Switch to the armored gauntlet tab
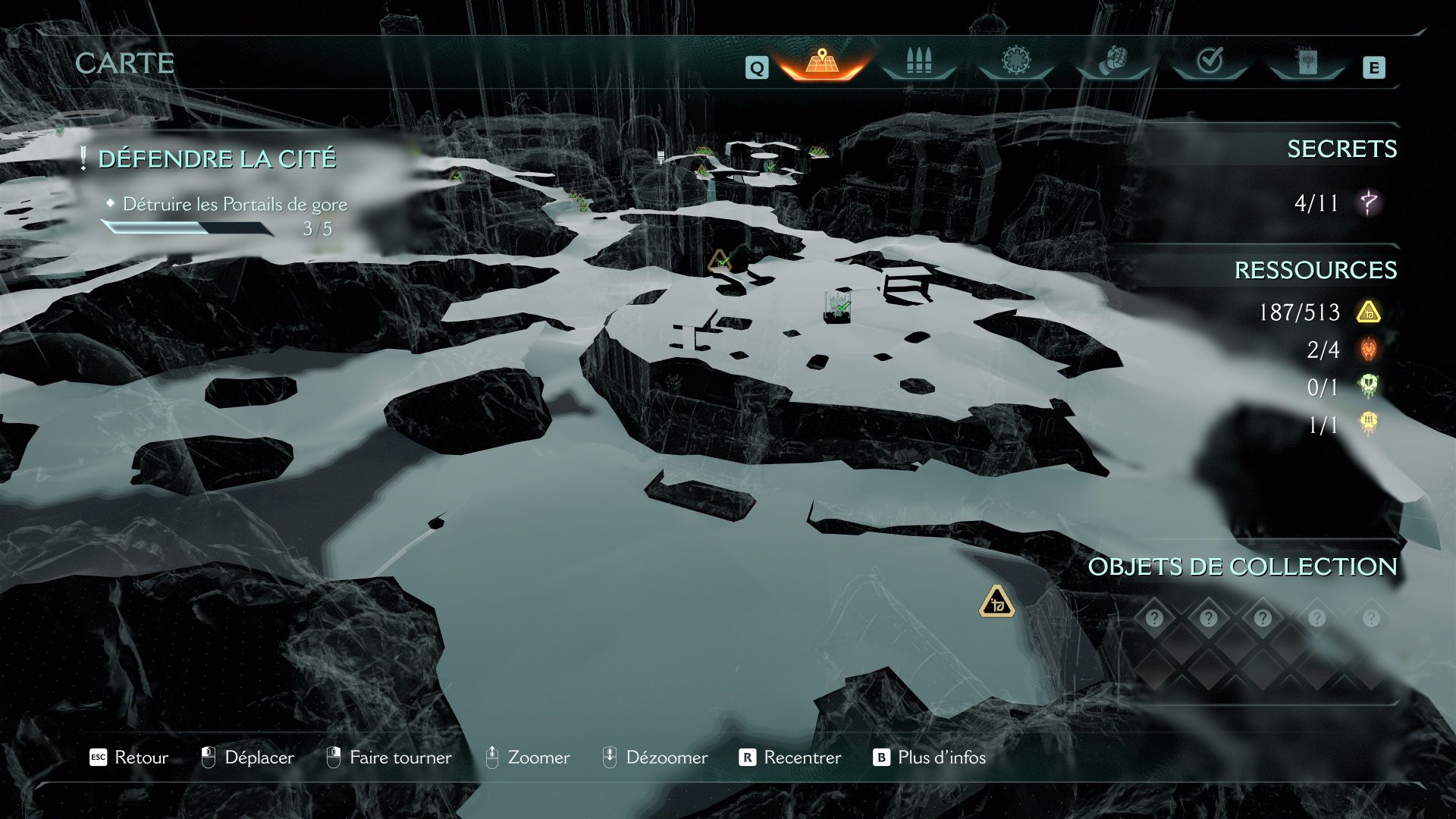This screenshot has width=1456, height=819. pos(1112,62)
